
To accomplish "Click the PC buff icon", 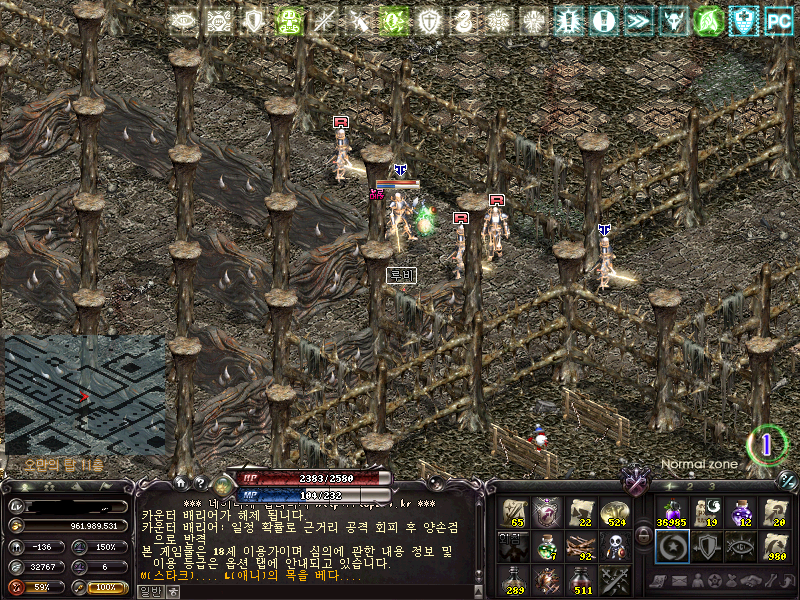I will (x=778, y=20).
